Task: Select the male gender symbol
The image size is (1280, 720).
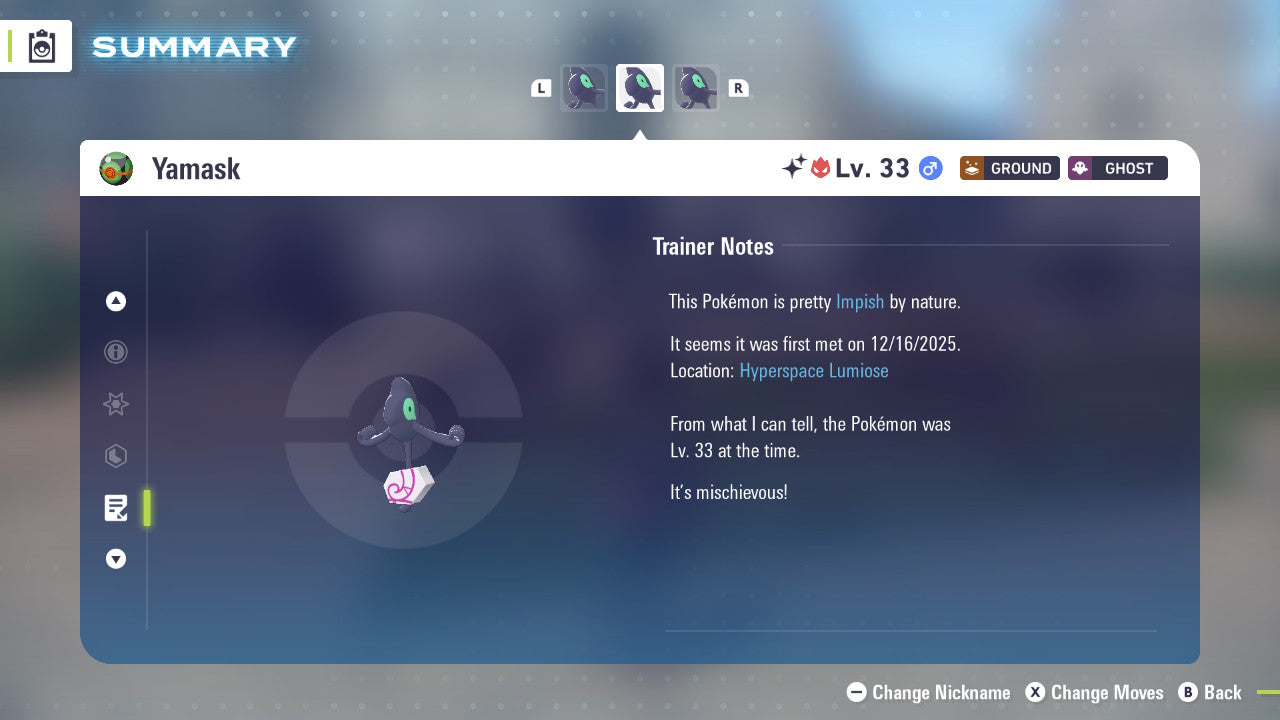Action: tap(930, 168)
